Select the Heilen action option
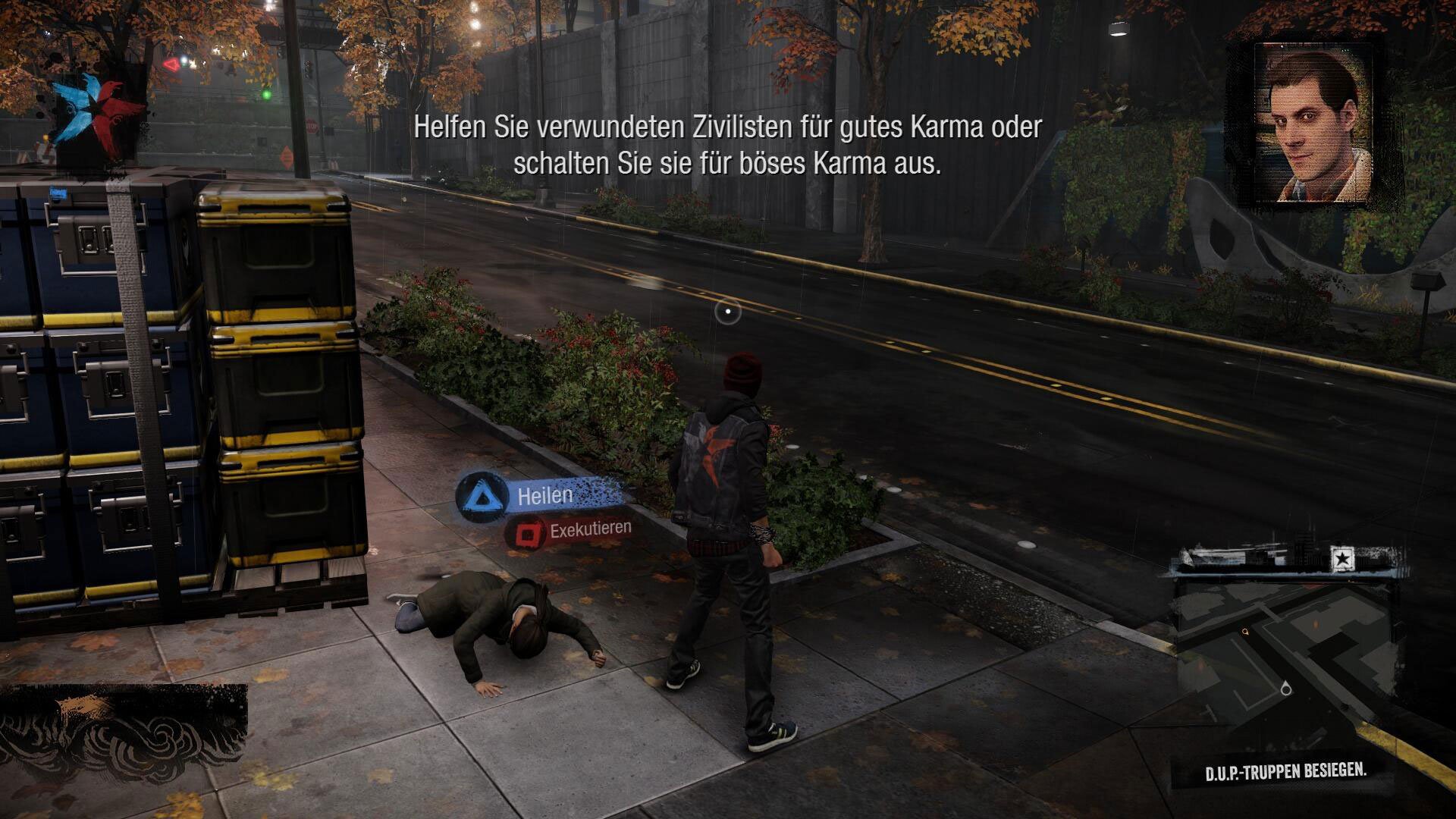This screenshot has height=819, width=1456. (x=544, y=497)
